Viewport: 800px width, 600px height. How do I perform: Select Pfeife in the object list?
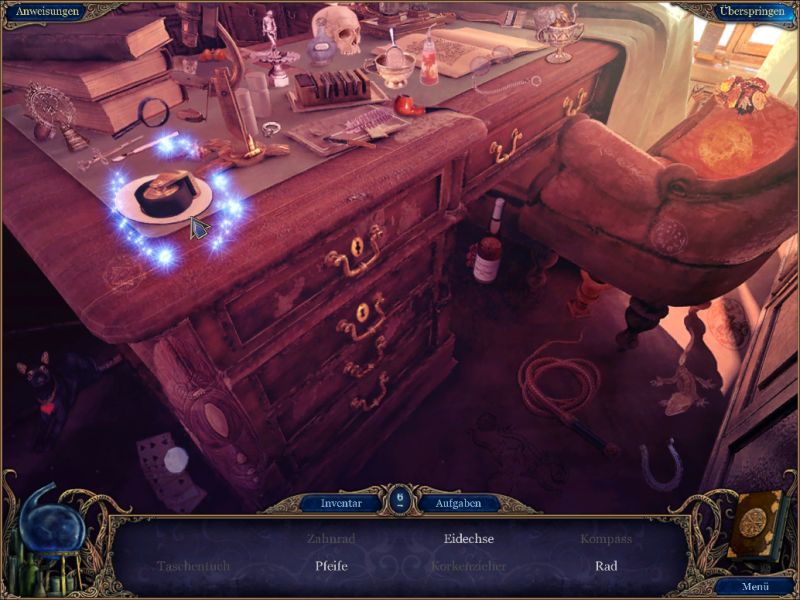point(331,566)
